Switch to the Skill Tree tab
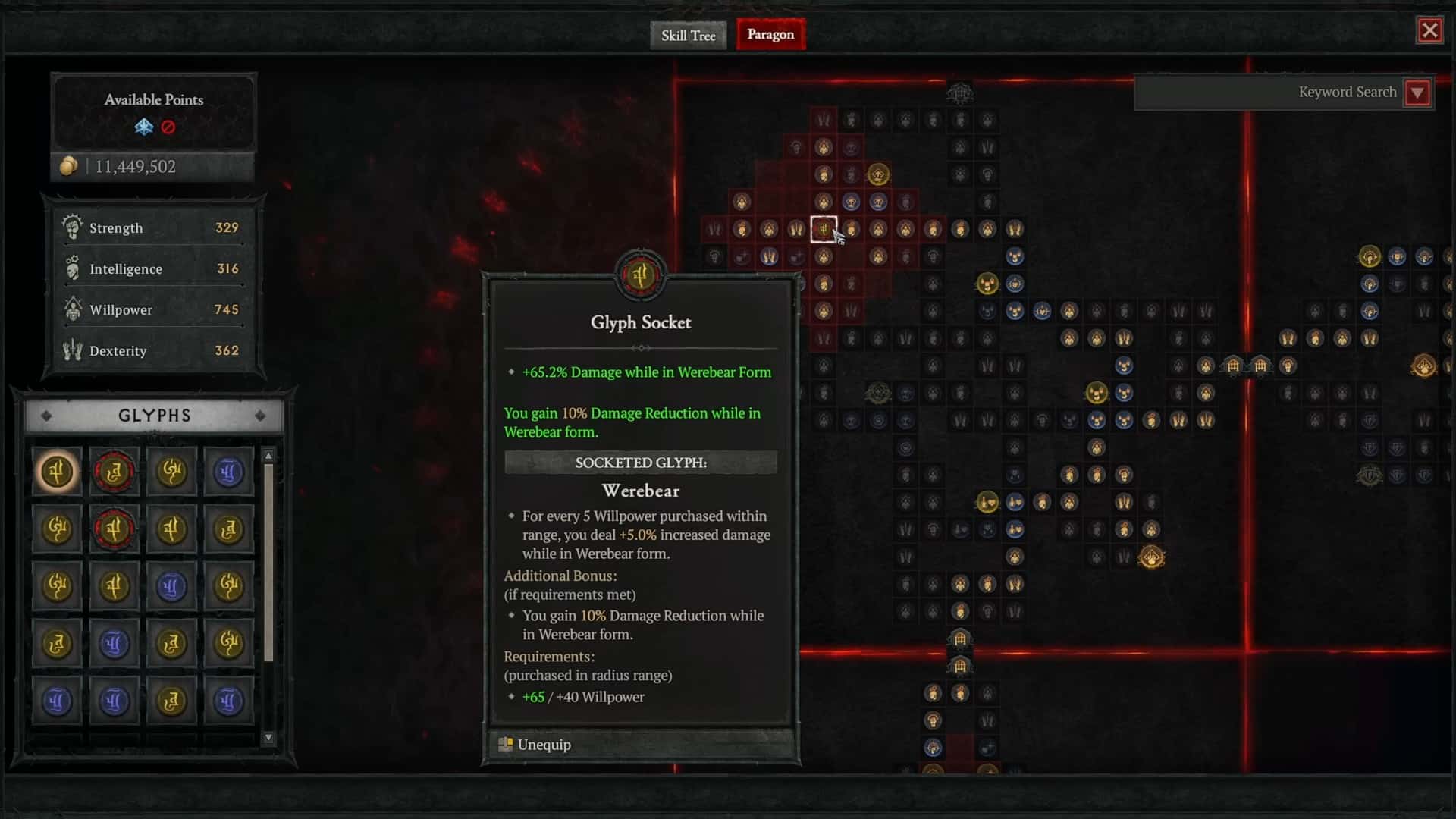 687,35
